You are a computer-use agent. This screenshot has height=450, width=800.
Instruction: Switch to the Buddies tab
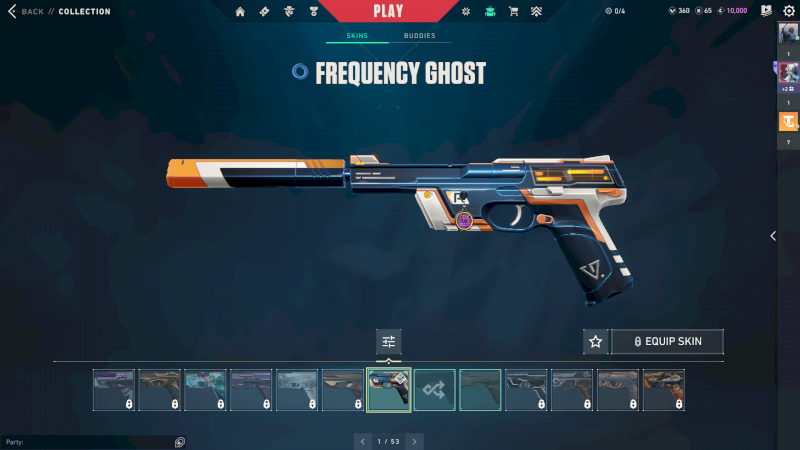point(420,36)
